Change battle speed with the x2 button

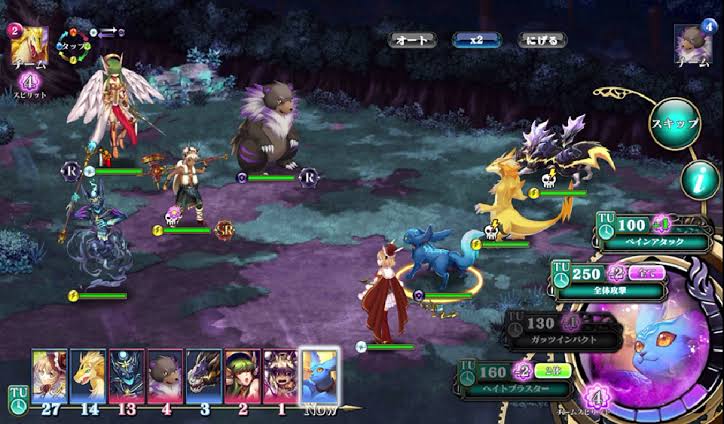click(x=476, y=41)
